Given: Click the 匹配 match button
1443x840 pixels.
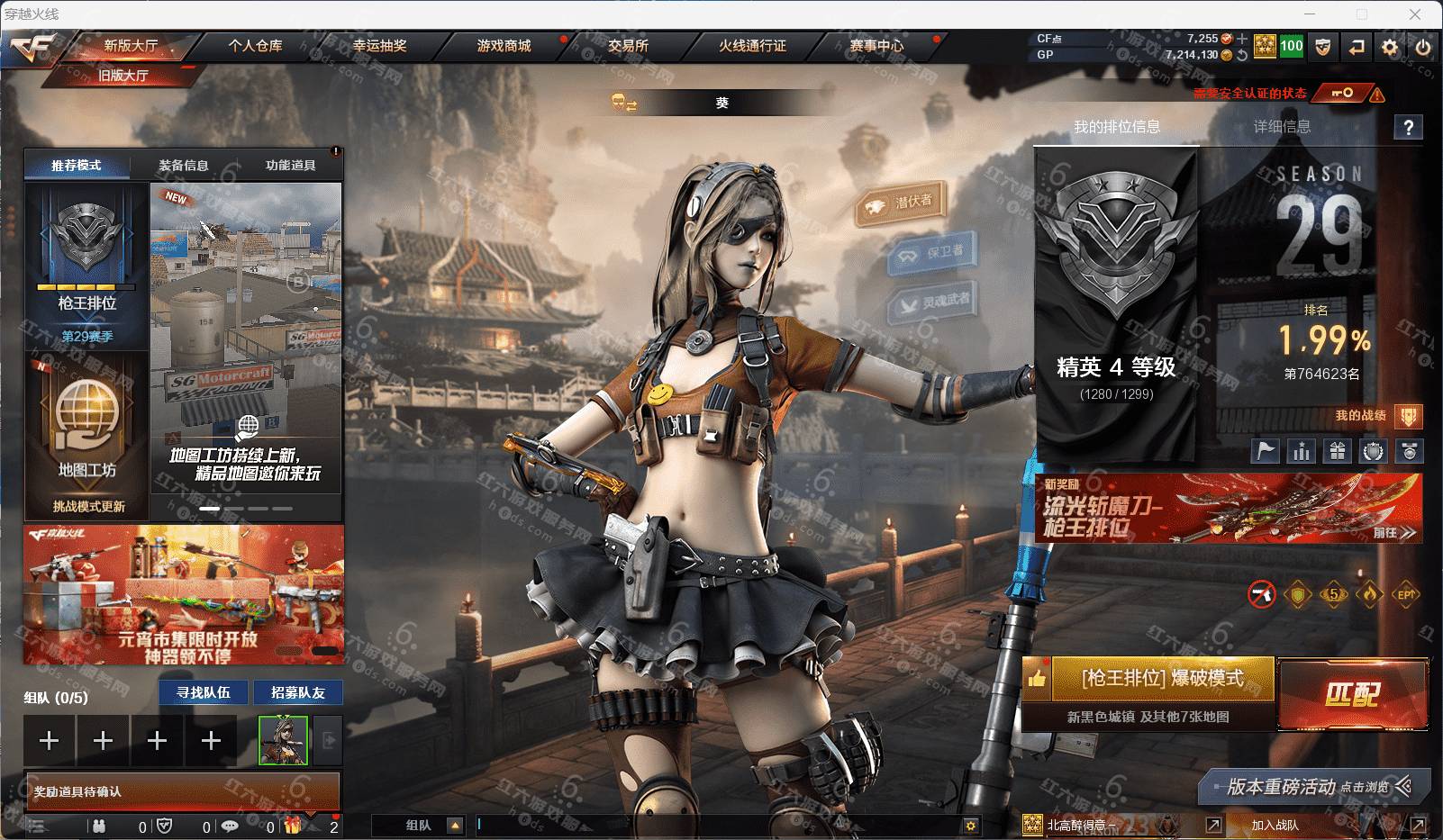Looking at the screenshot, I should click(1351, 693).
